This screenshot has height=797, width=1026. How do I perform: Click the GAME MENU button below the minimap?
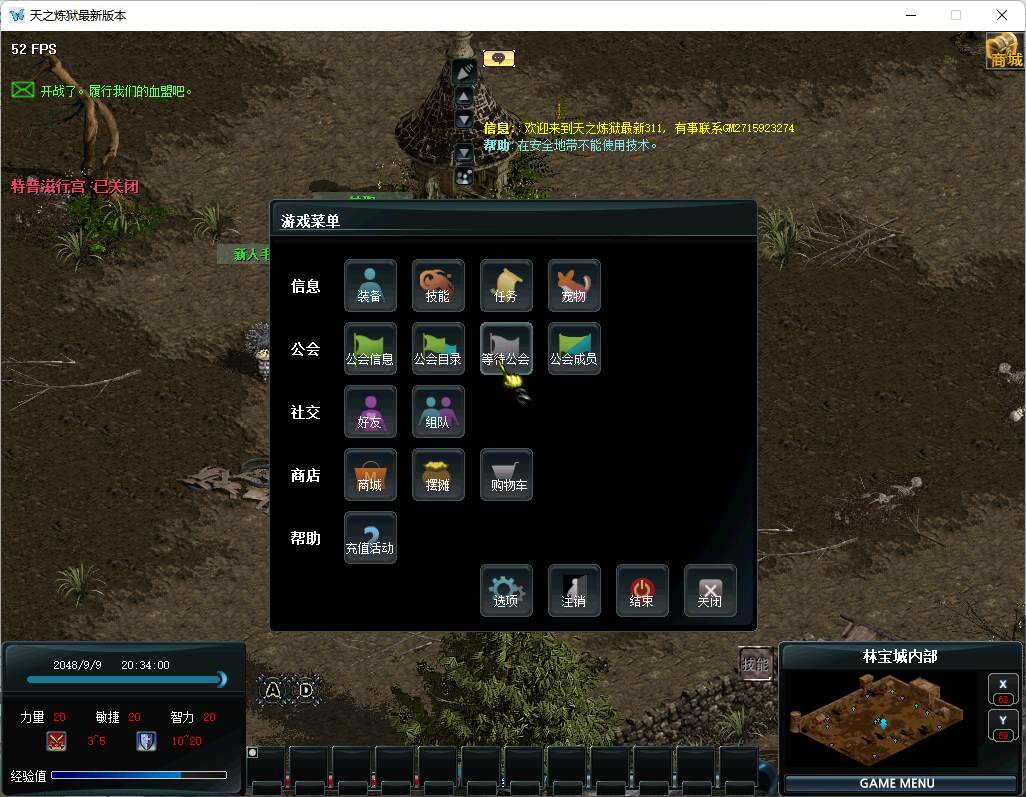click(897, 783)
